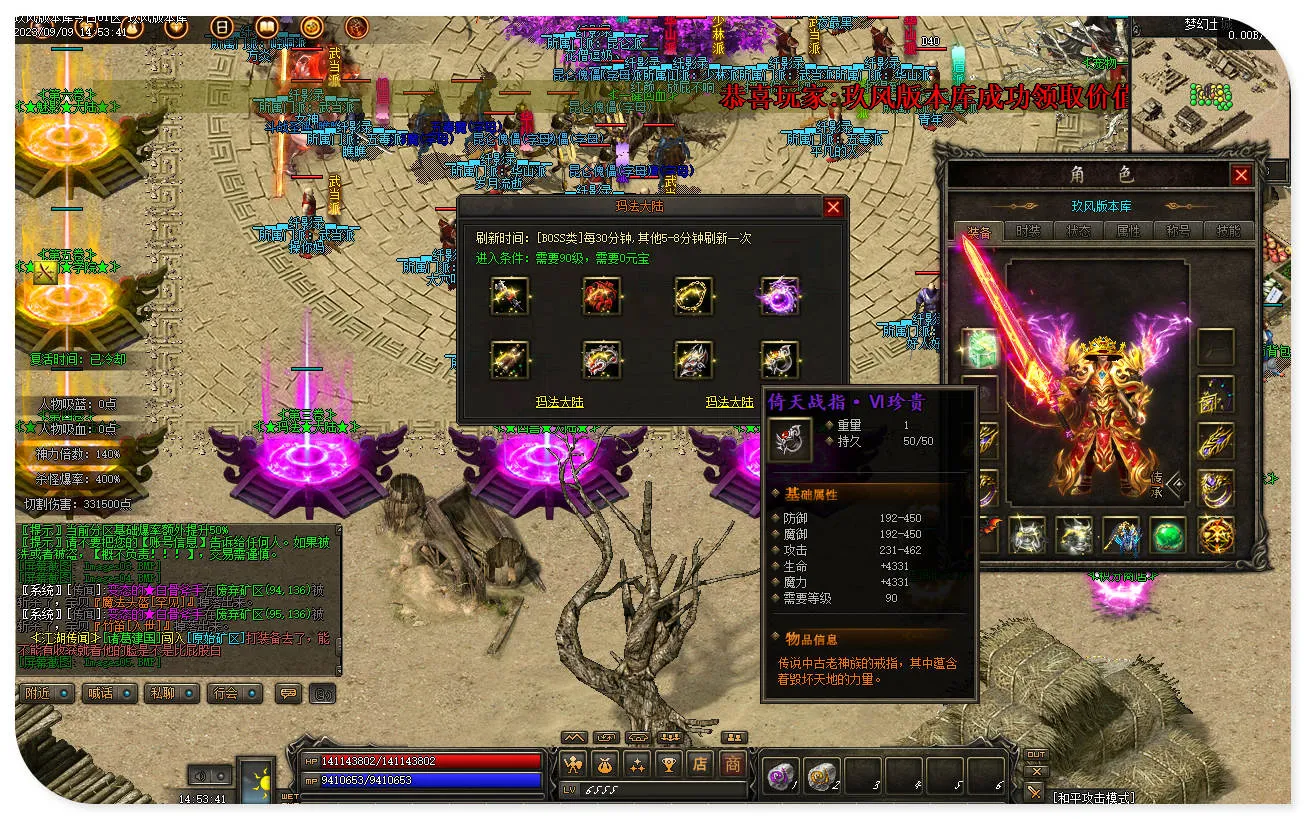Choose the red armor boss drop icon
1306x819 pixels.
tap(602, 296)
